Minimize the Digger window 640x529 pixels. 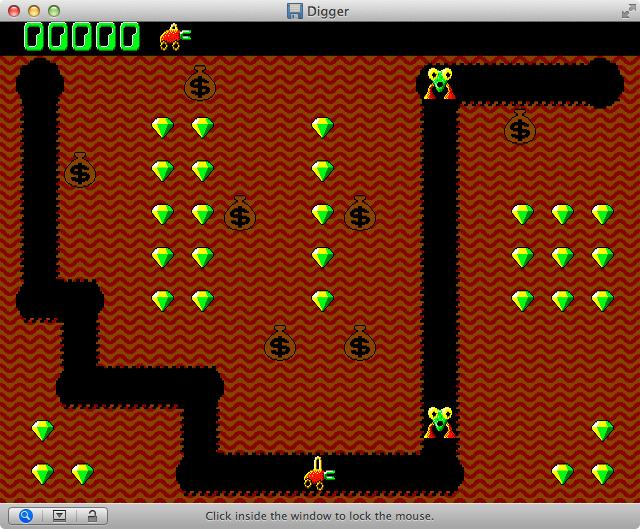pos(34,10)
